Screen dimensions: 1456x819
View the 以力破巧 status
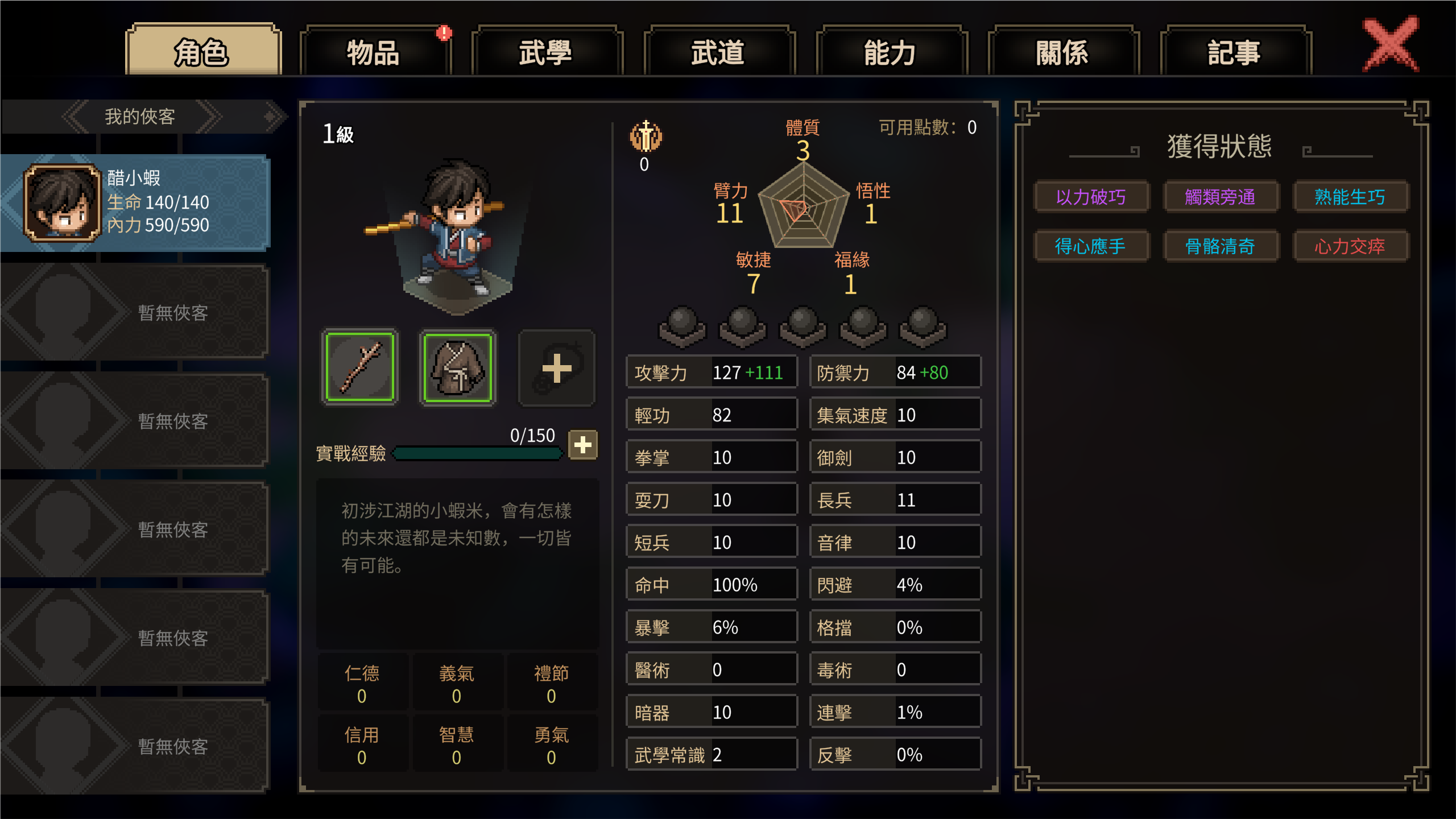coord(1091,197)
